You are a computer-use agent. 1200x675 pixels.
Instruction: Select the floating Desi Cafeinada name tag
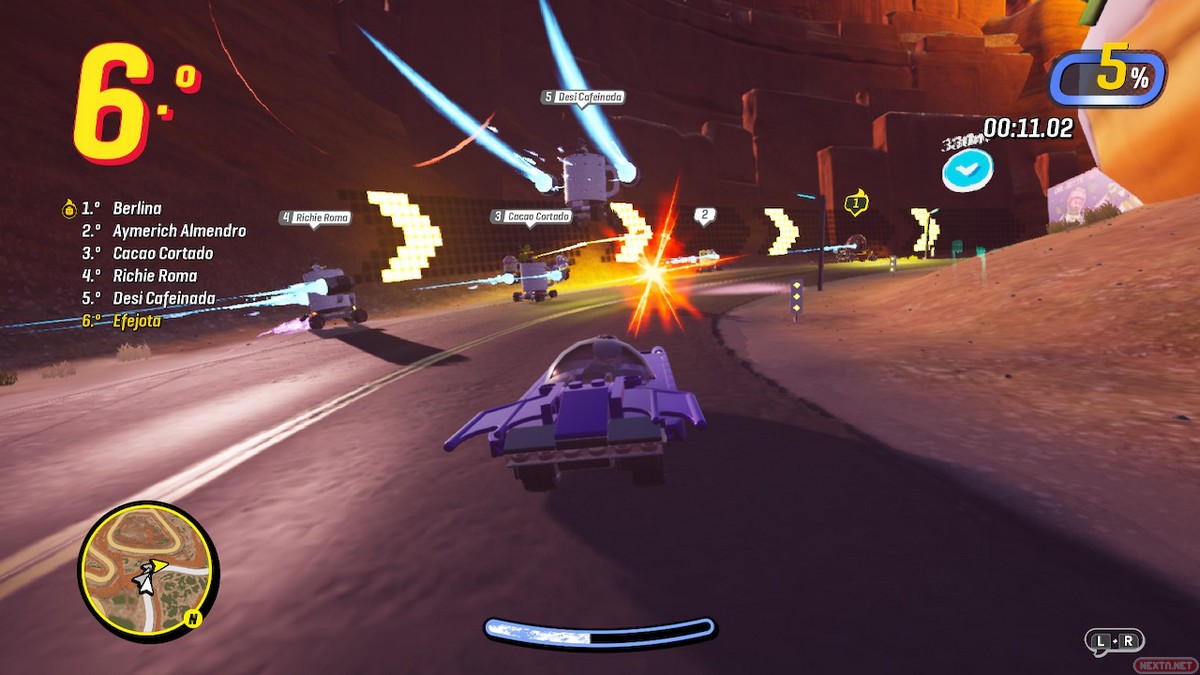click(583, 97)
